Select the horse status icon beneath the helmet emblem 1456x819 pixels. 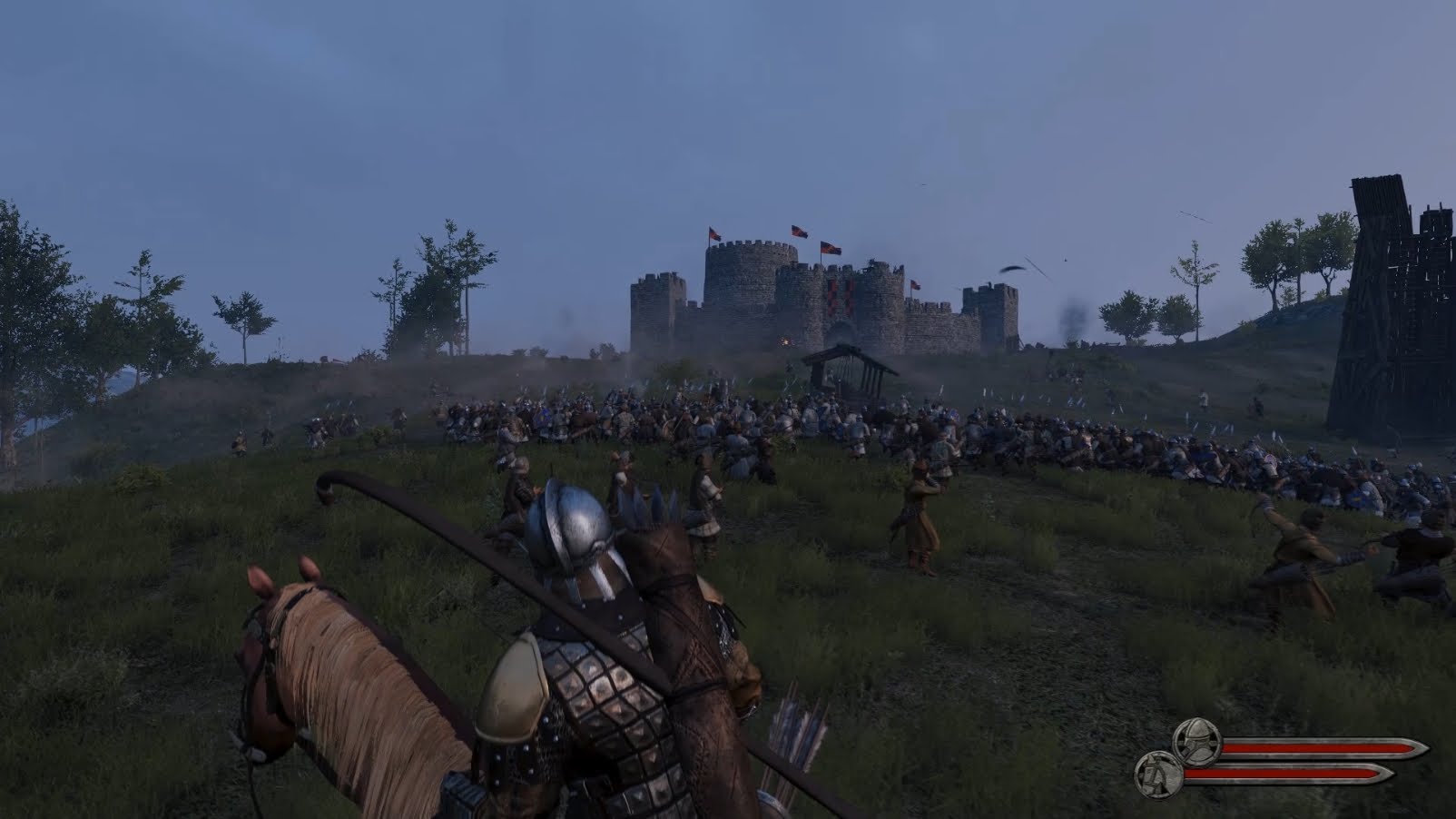pyautogui.click(x=1160, y=774)
